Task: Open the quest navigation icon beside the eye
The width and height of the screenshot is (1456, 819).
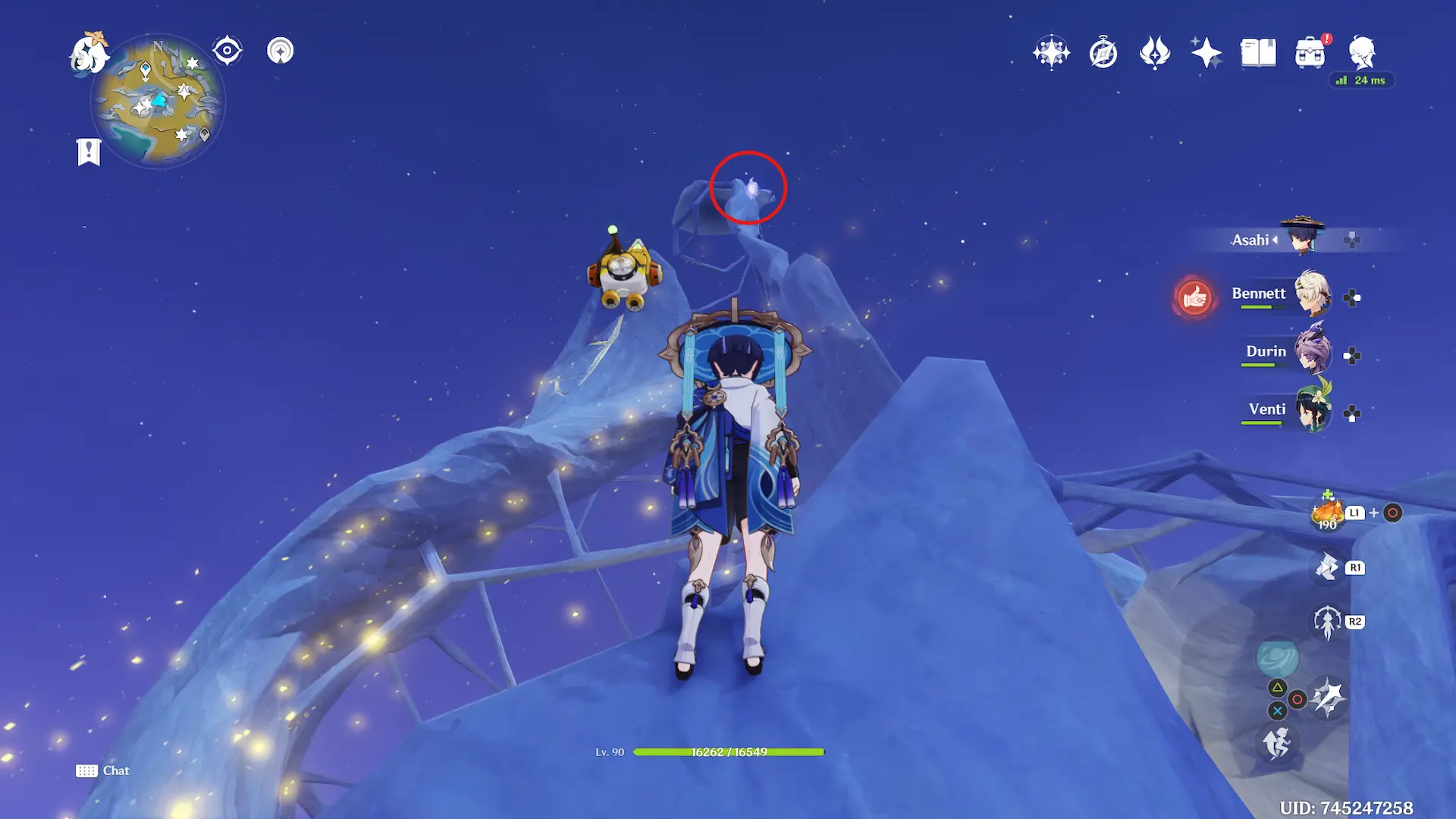Action: pos(281,51)
